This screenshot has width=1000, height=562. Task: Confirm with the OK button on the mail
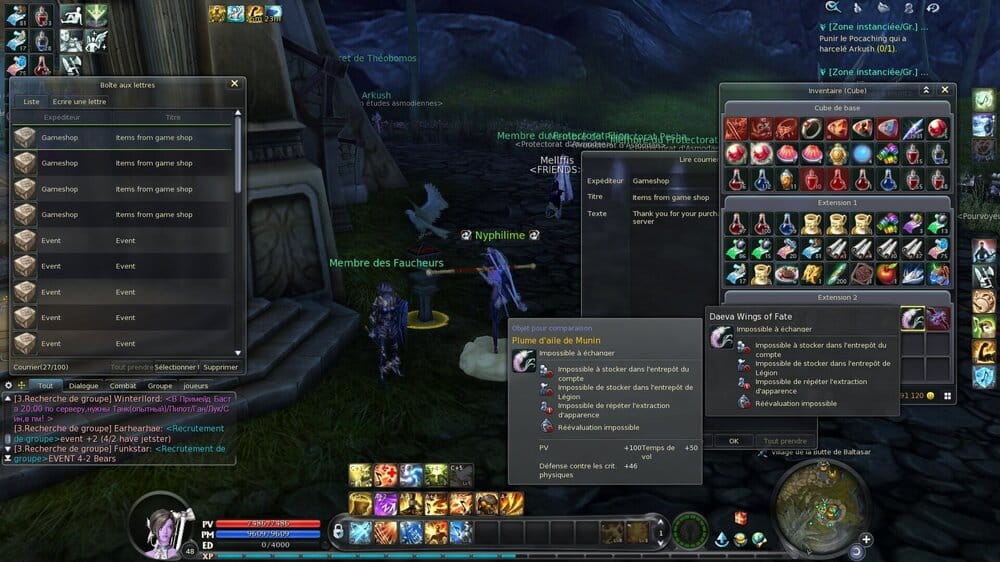coord(733,440)
